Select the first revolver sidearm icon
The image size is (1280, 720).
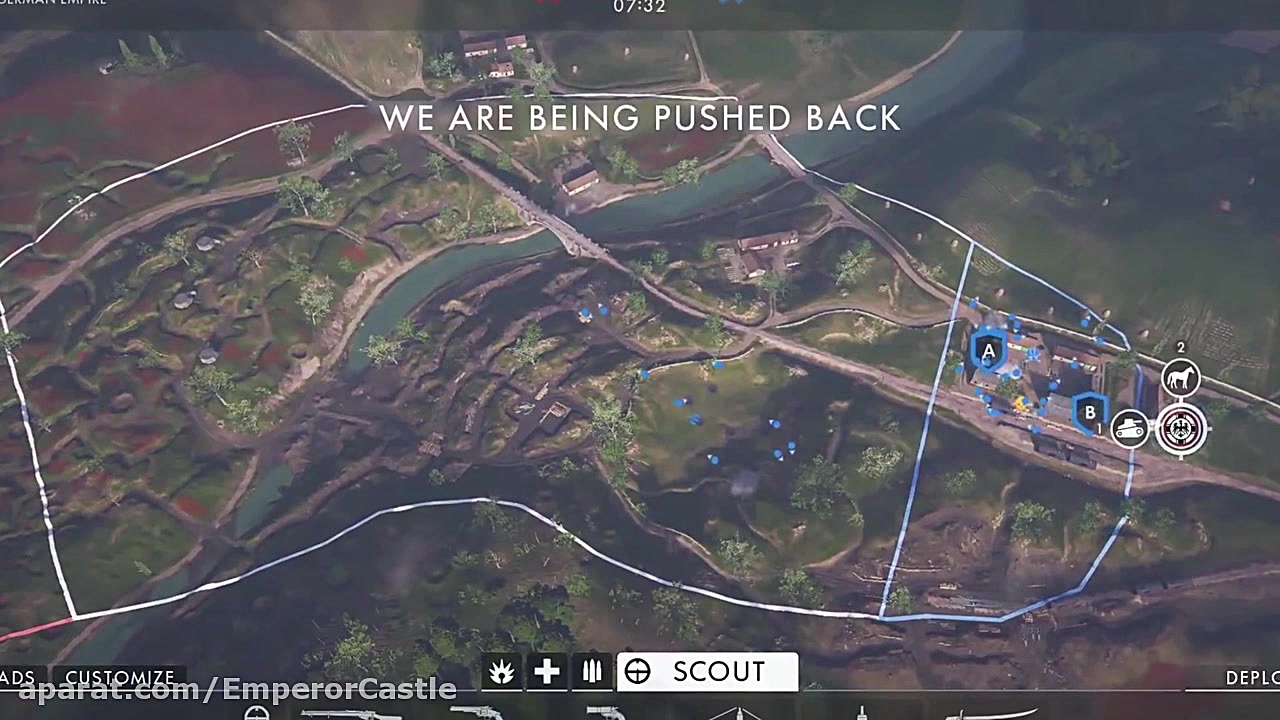pyautogui.click(x=477, y=714)
